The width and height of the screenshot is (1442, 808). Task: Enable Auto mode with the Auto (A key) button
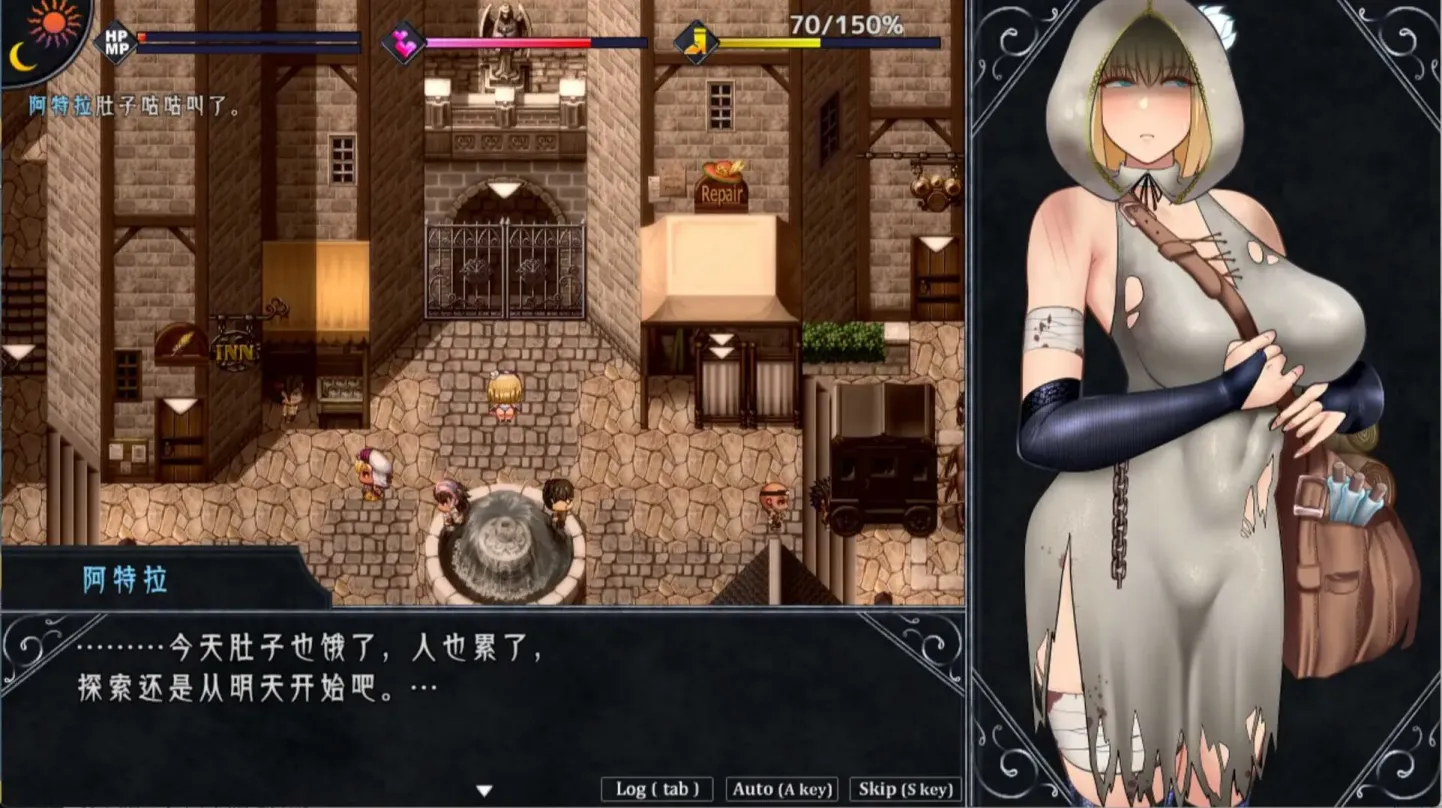point(782,789)
